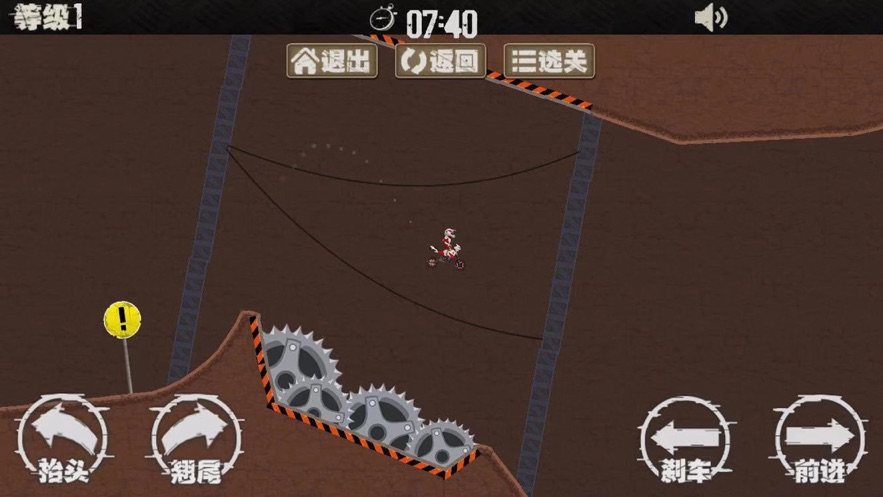Open the 选关 level select menu

click(x=549, y=62)
